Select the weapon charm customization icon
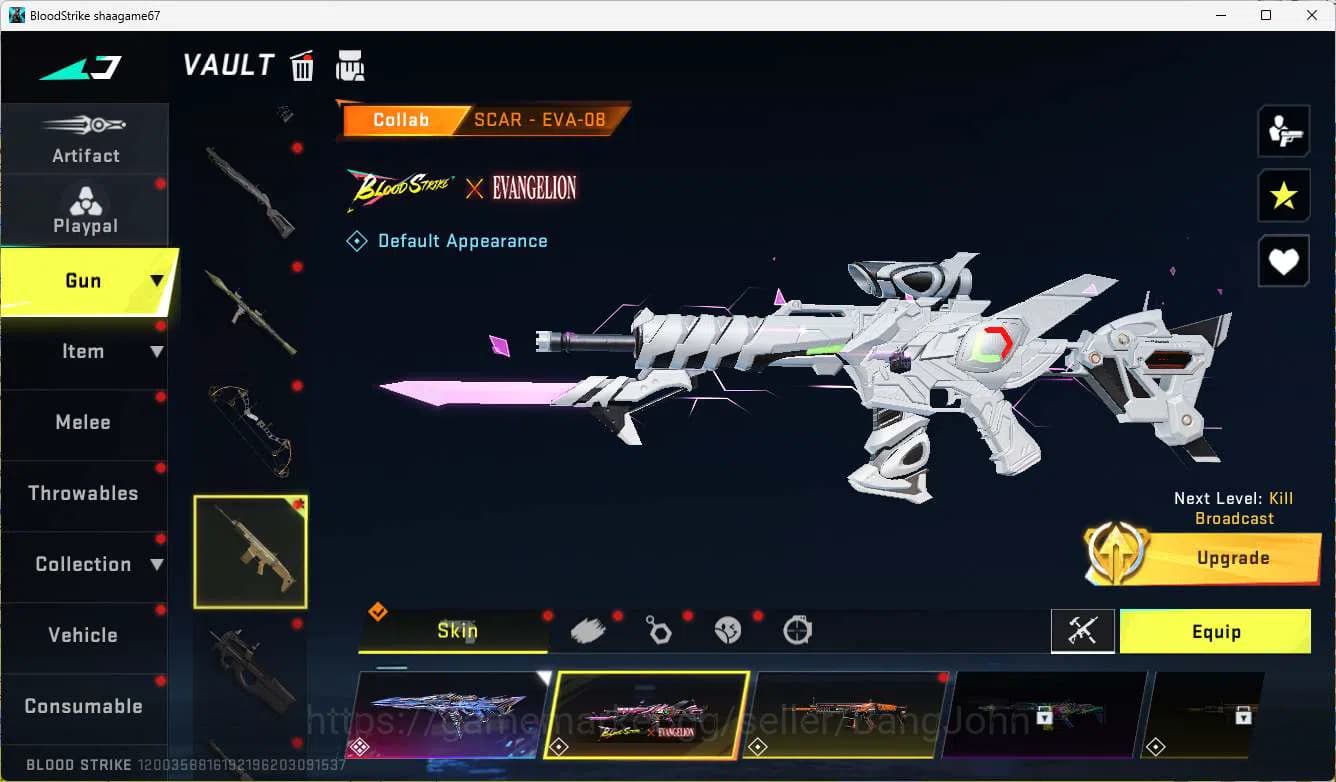The width and height of the screenshot is (1336, 782). coord(659,629)
